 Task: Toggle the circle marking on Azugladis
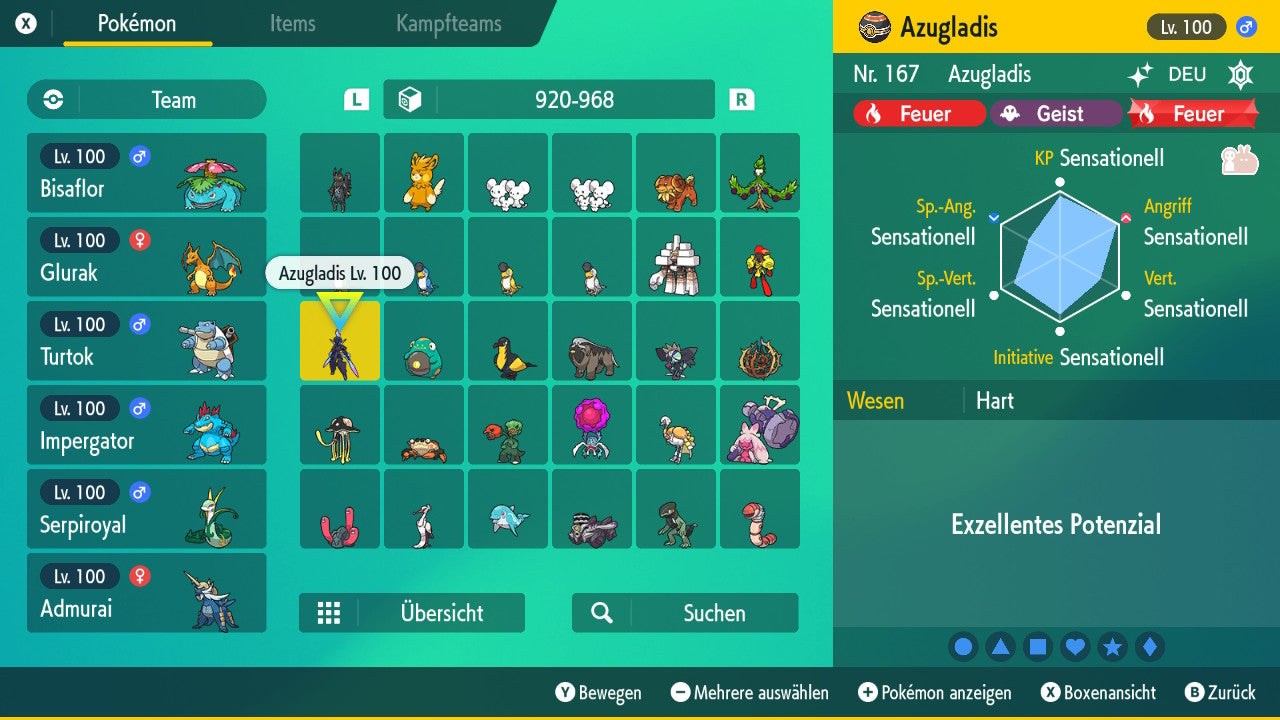click(x=963, y=646)
